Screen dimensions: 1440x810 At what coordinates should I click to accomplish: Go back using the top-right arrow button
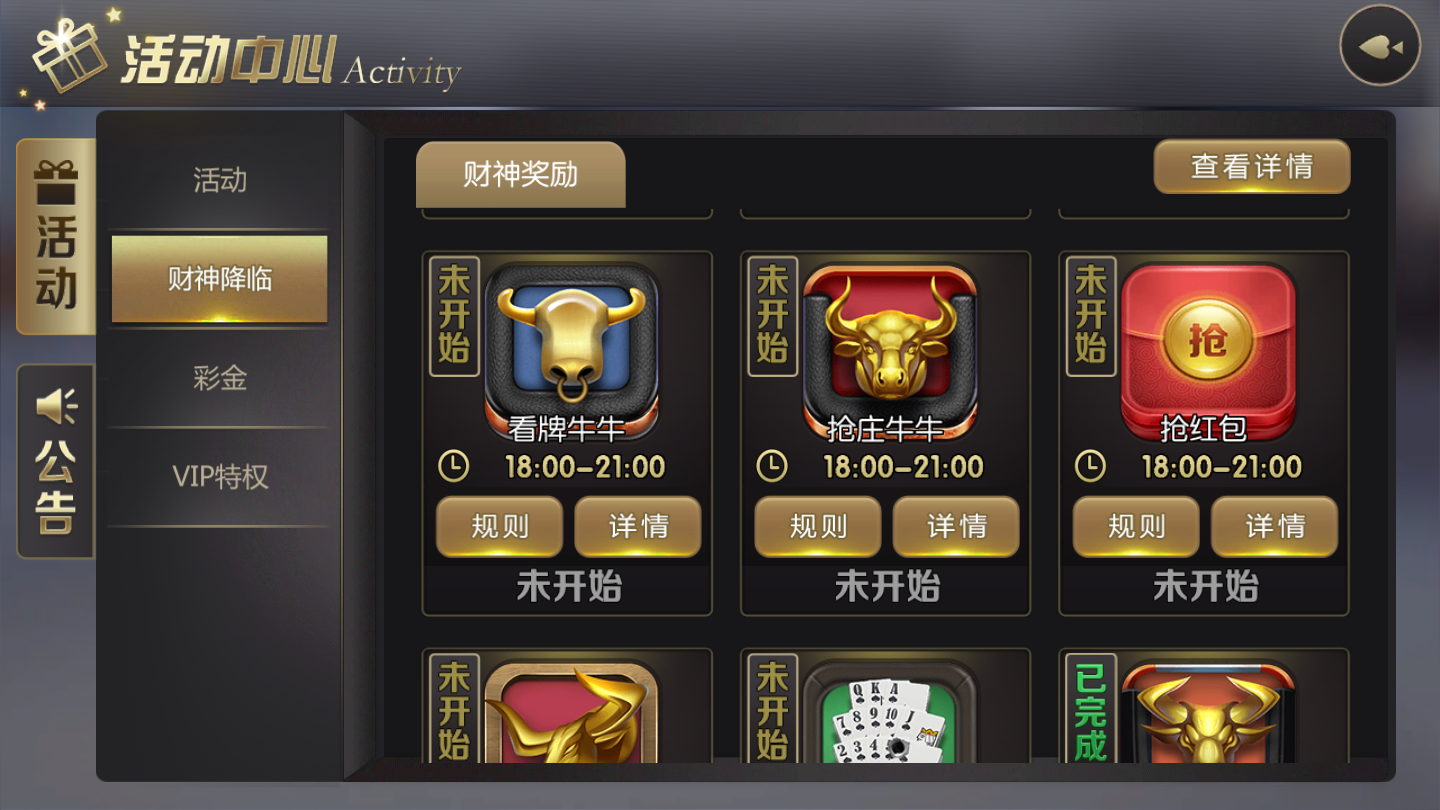click(x=1380, y=46)
